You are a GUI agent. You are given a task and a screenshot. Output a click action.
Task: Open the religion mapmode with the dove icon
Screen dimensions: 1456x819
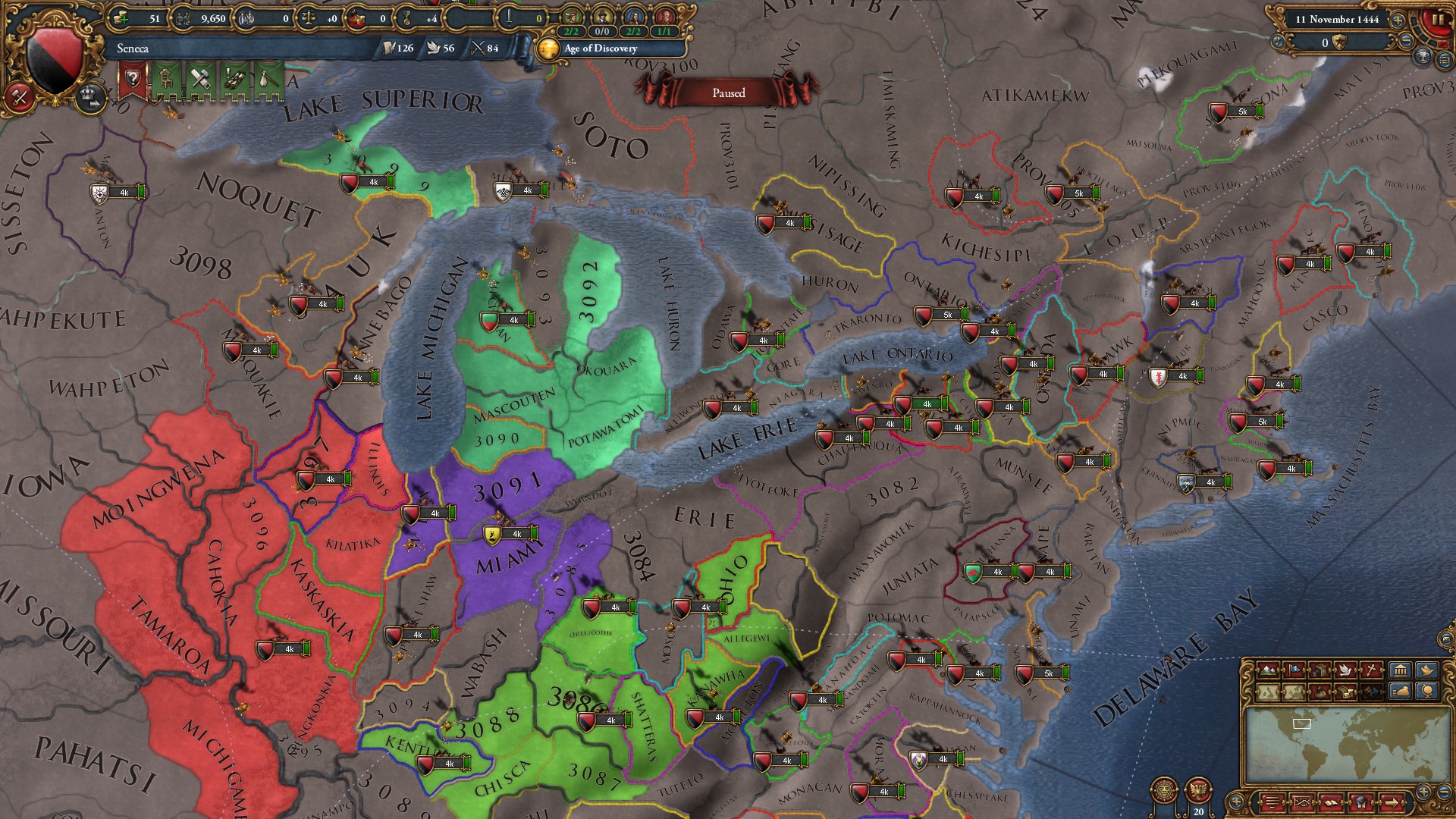point(1346,670)
